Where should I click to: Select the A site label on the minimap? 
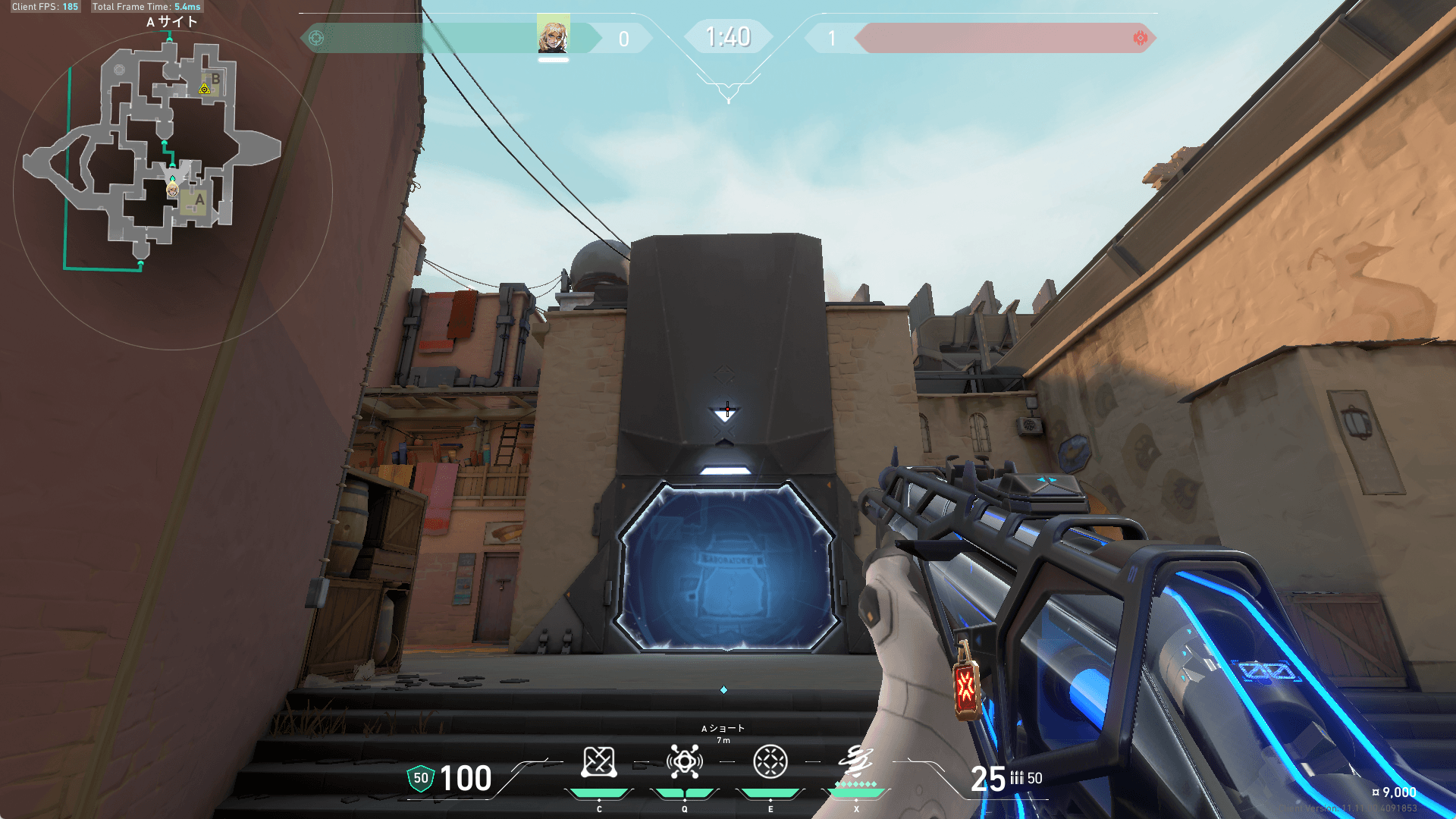(x=199, y=200)
